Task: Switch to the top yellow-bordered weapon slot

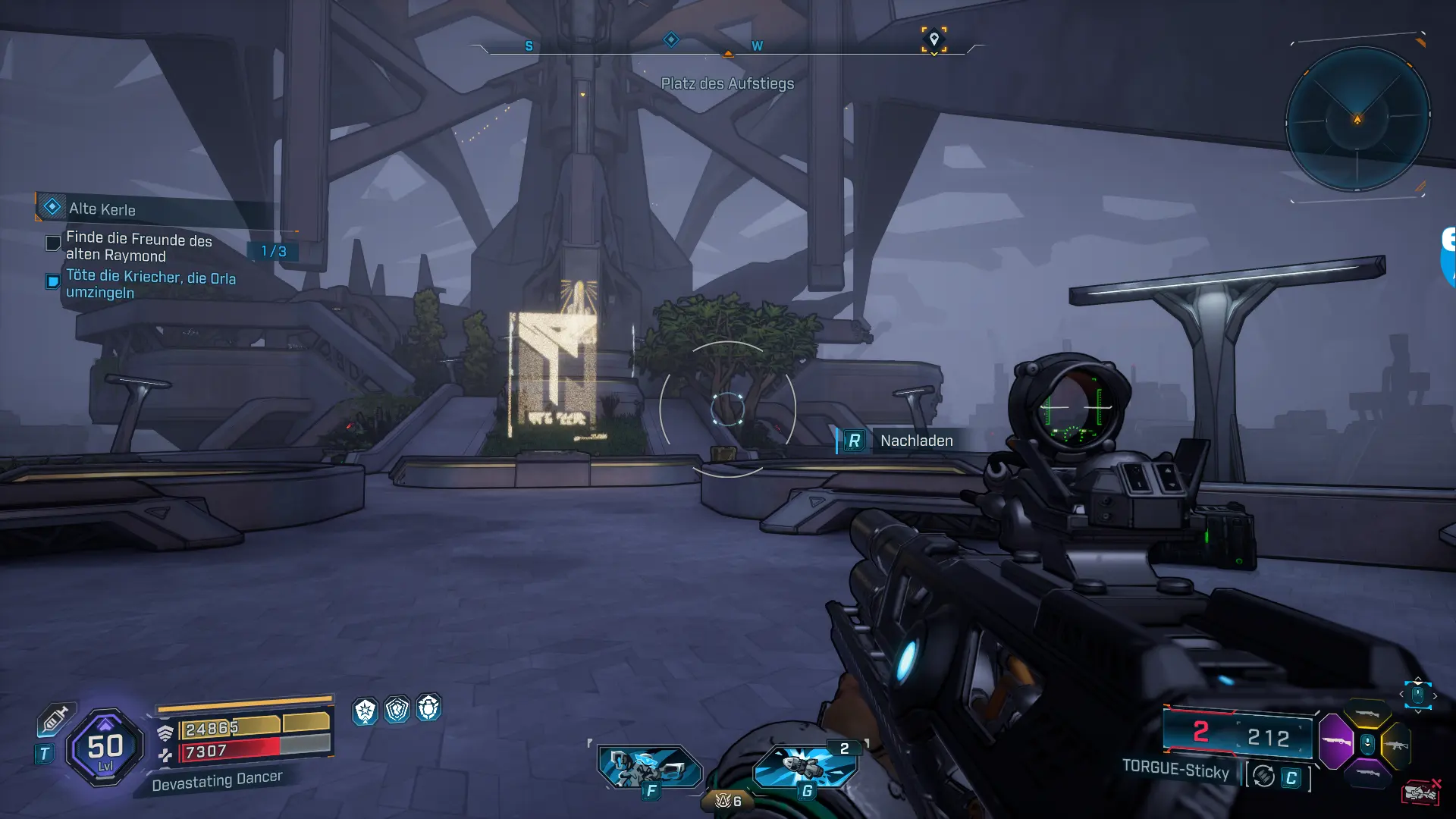Action: pyautogui.click(x=1367, y=714)
